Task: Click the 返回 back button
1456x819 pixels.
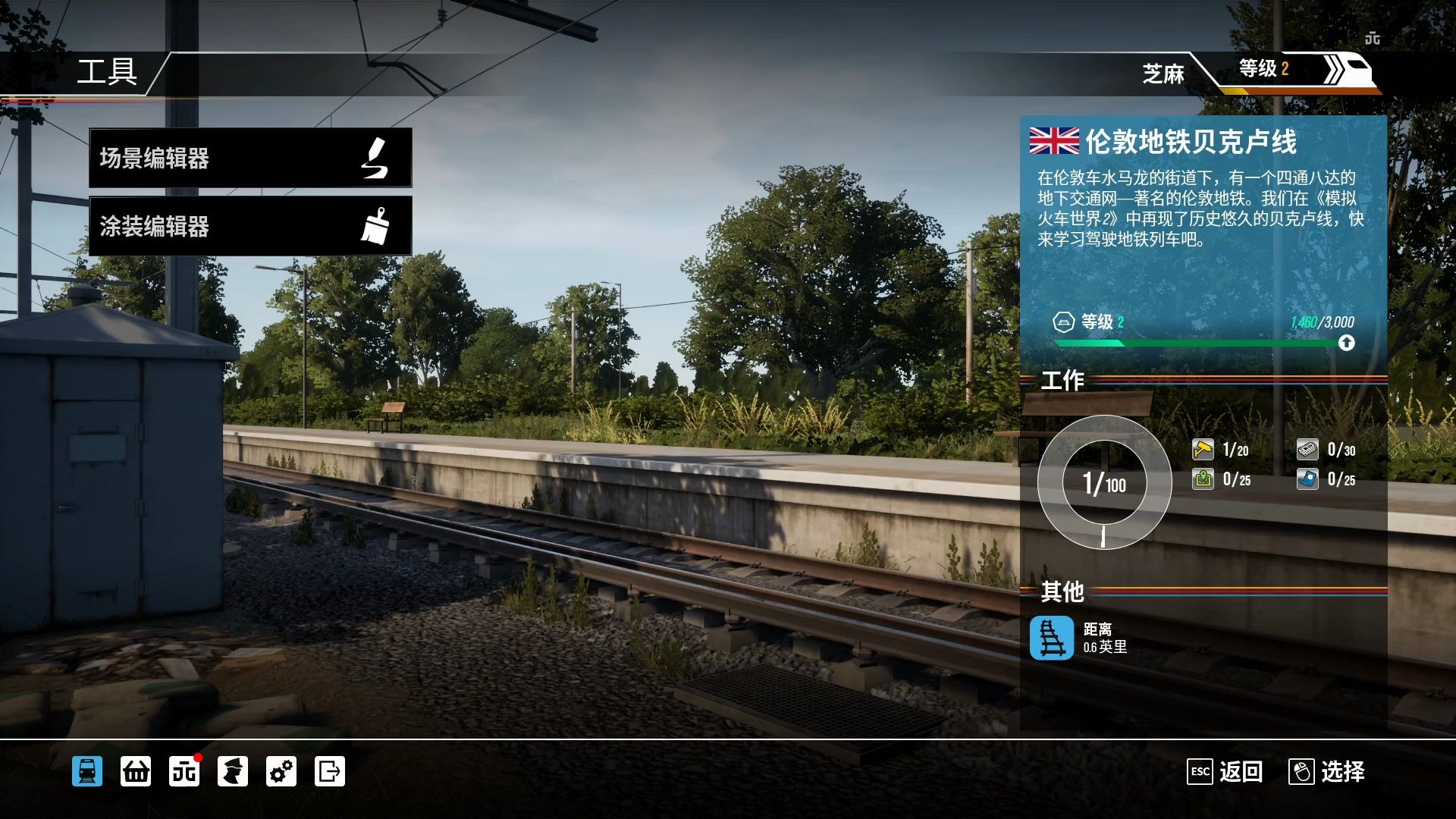Action: 1225,772
